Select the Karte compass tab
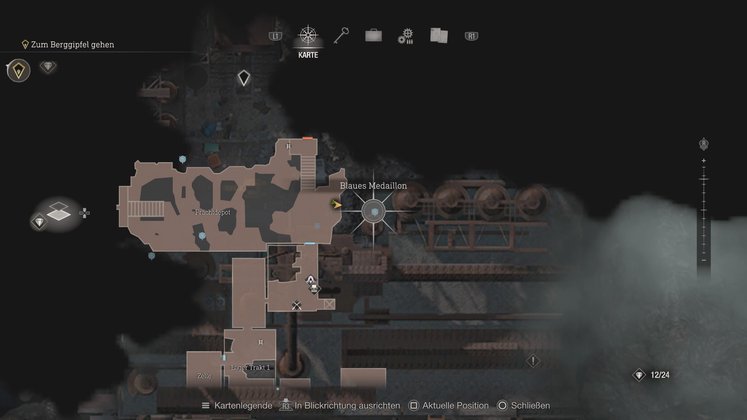This screenshot has height=420, width=747. (308, 36)
